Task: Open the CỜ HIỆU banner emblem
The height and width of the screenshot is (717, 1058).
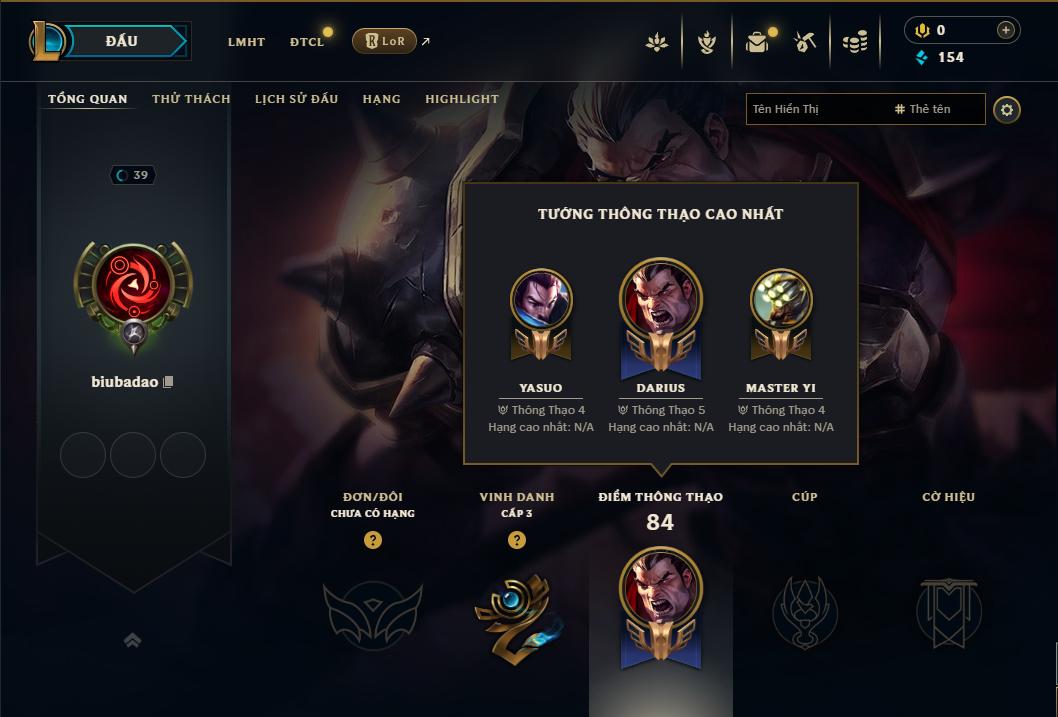Action: coord(948,611)
